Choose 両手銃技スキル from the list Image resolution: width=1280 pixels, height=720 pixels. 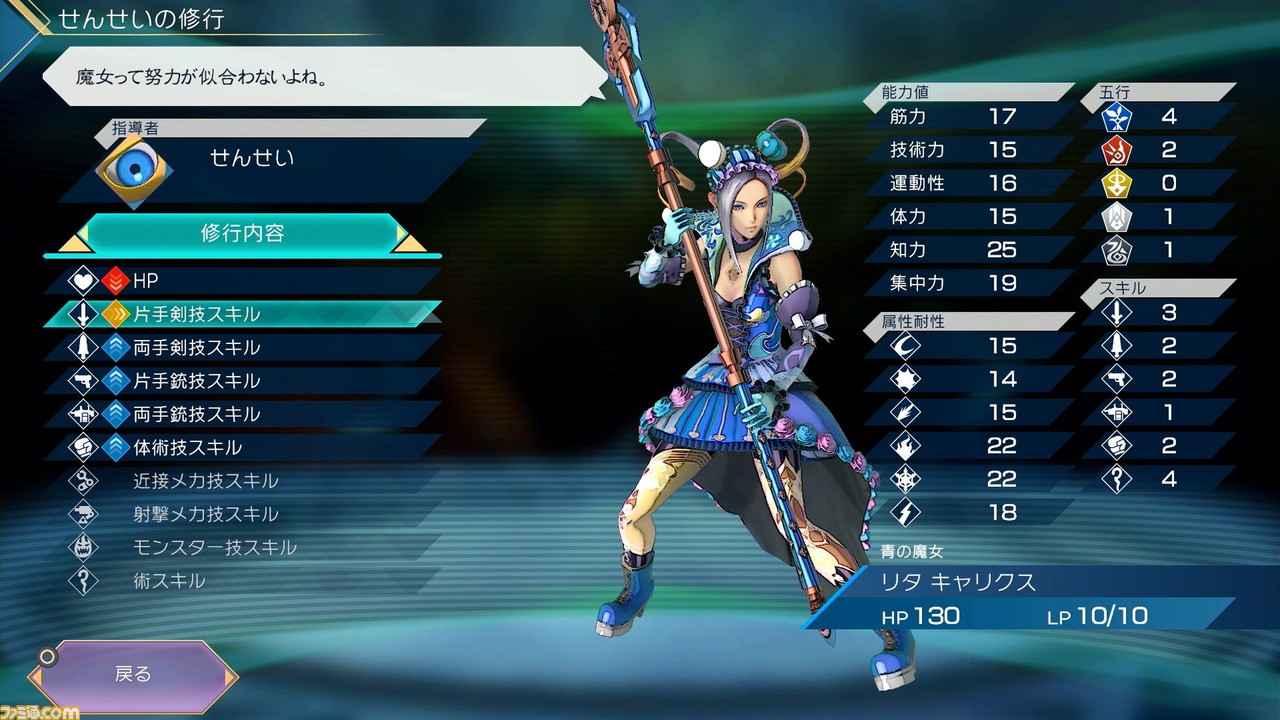click(x=240, y=414)
